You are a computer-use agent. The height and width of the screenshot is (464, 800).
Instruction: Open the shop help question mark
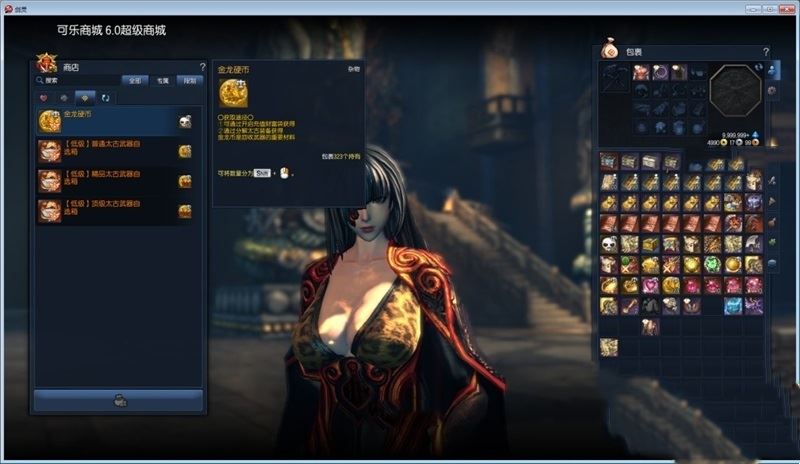point(202,67)
